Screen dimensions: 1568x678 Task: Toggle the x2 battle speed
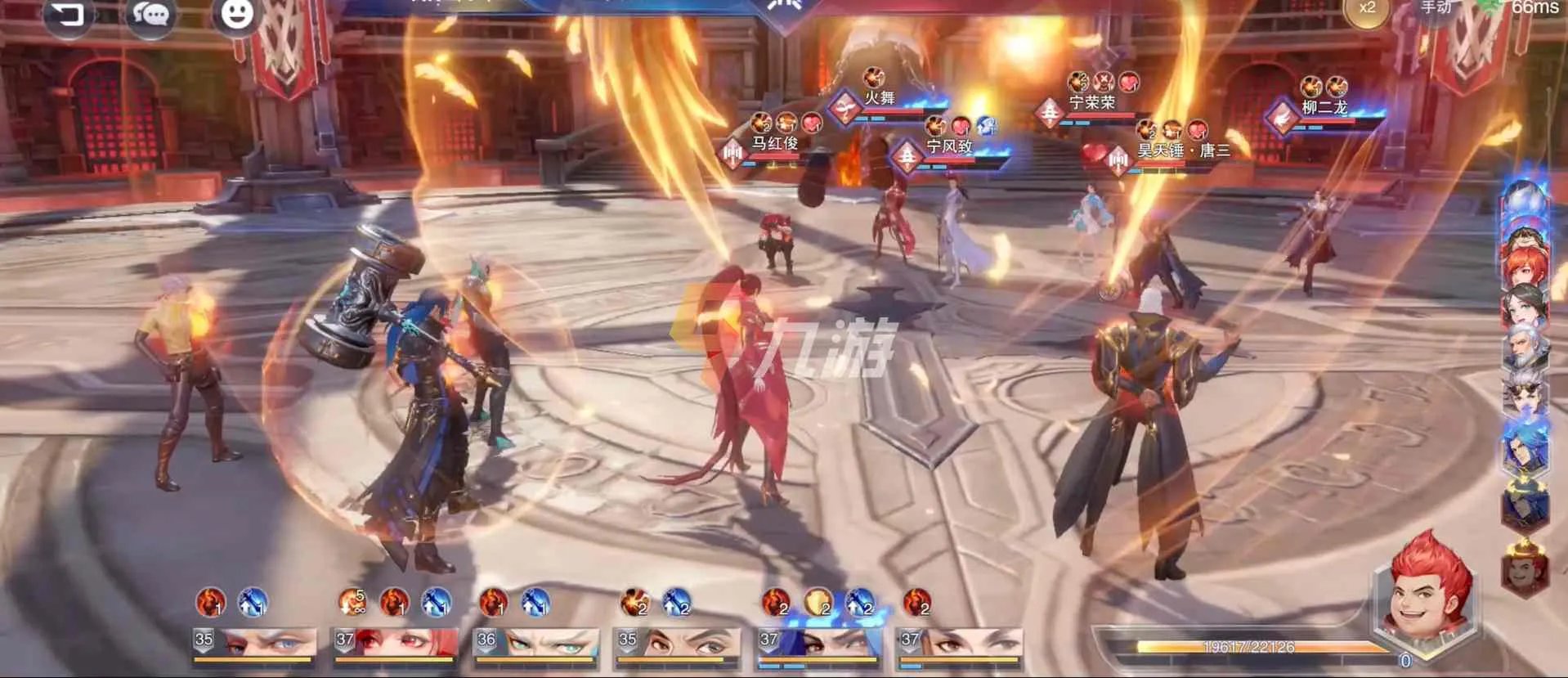point(1367,10)
